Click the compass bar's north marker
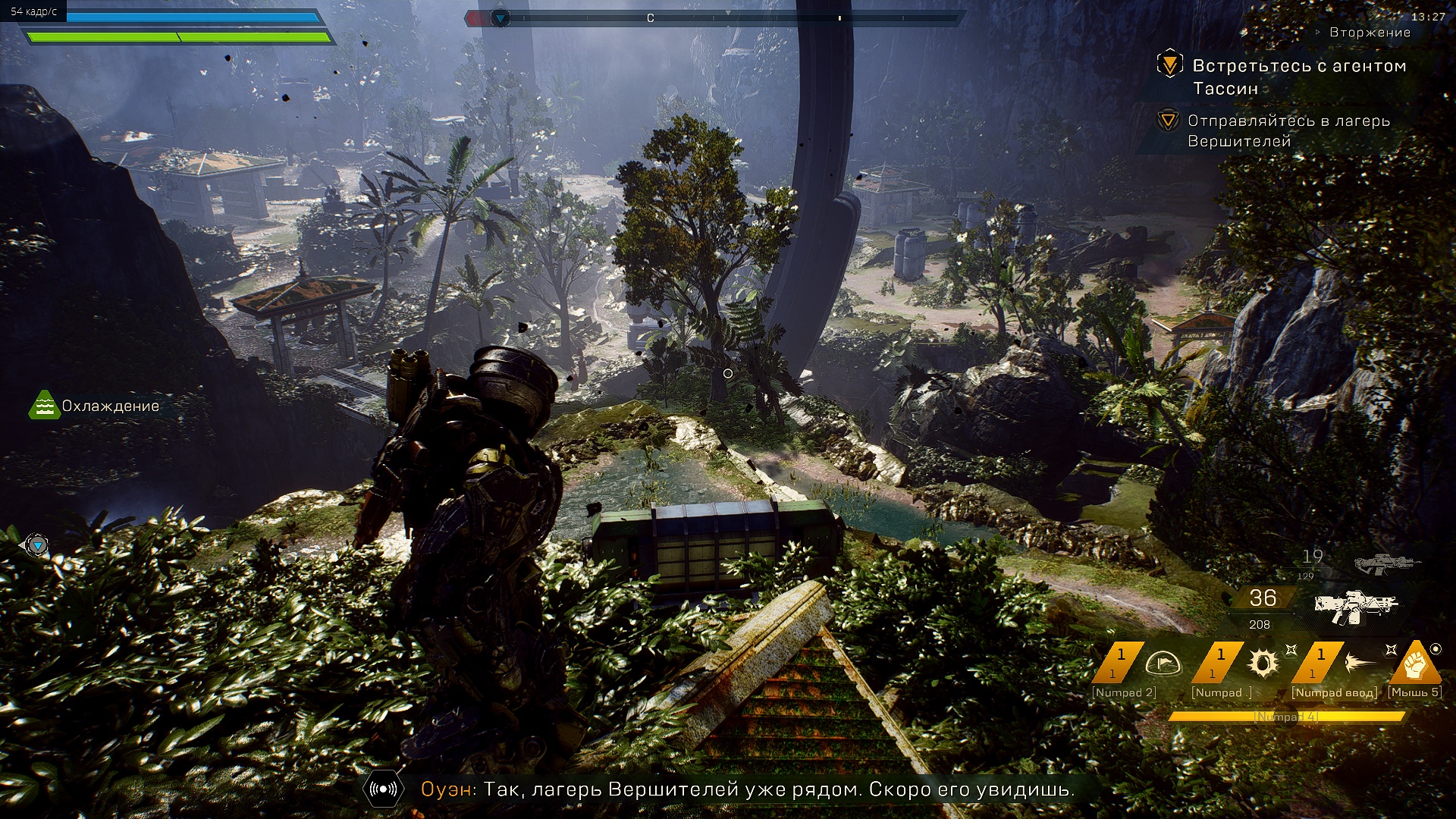Viewport: 1456px width, 819px height. click(x=650, y=18)
